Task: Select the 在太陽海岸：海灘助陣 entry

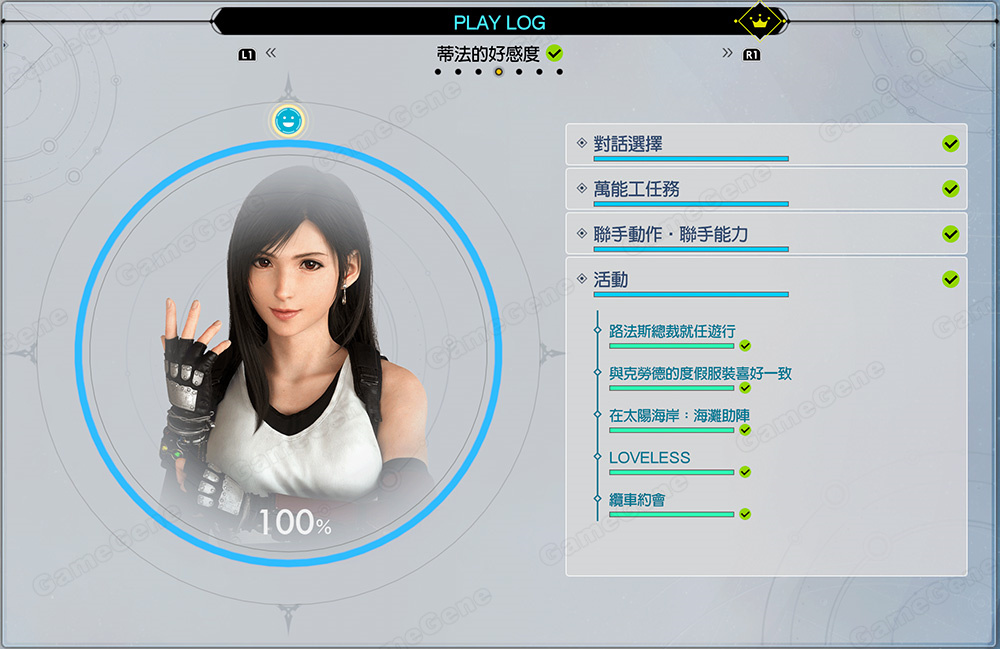Action: [x=679, y=416]
